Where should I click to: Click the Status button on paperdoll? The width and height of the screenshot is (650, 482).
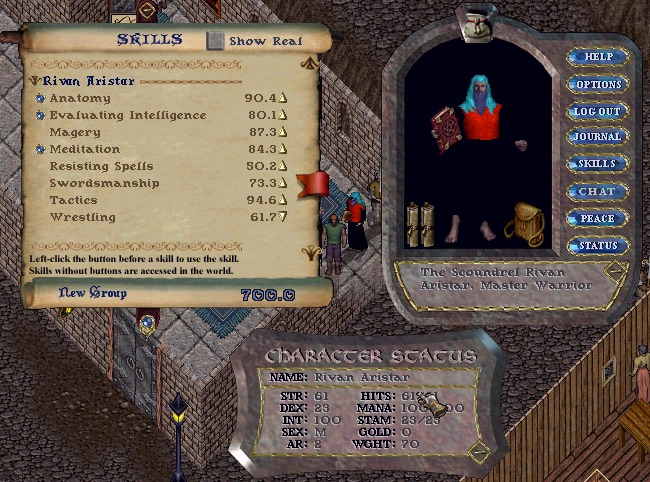point(598,245)
